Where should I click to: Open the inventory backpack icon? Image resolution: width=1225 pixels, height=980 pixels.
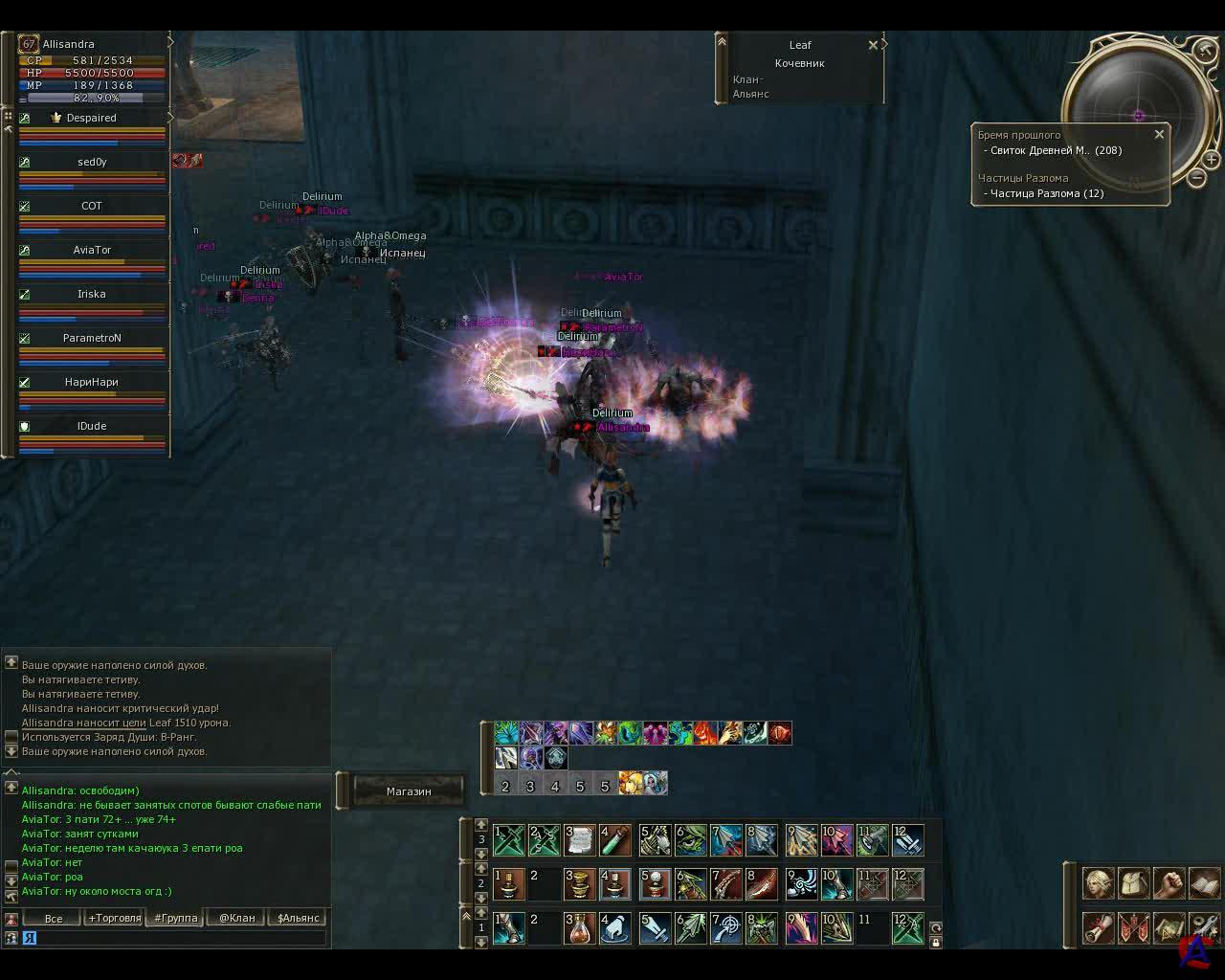tap(1133, 883)
